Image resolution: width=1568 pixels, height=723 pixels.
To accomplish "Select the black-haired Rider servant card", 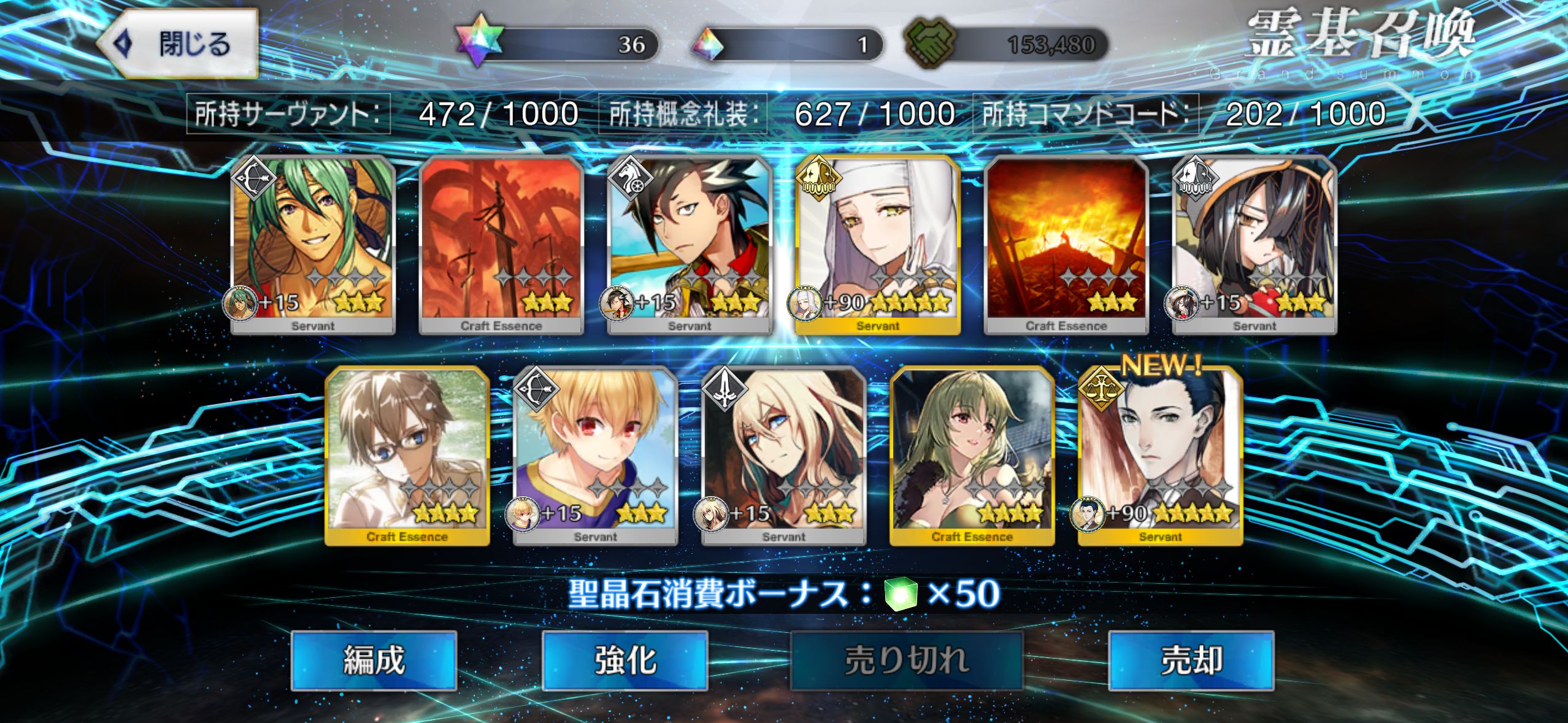I will tap(689, 243).
